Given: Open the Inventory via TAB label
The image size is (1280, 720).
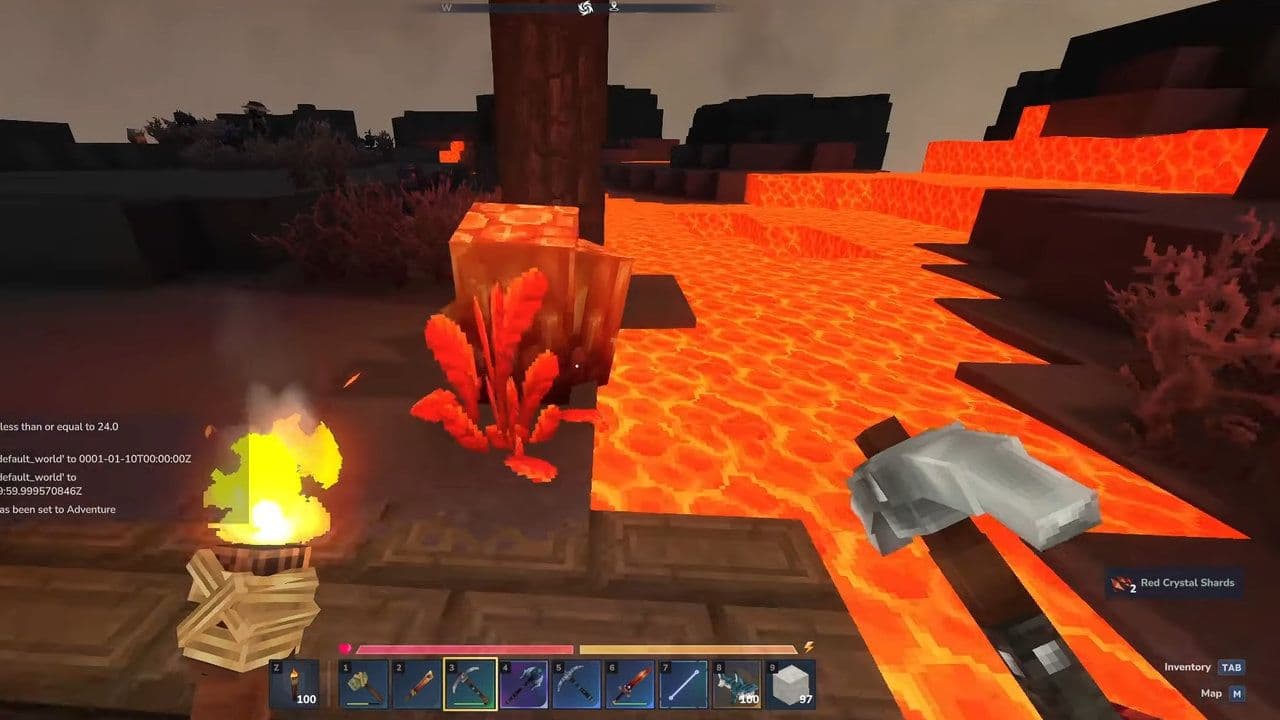Looking at the screenshot, I should pos(1232,665).
